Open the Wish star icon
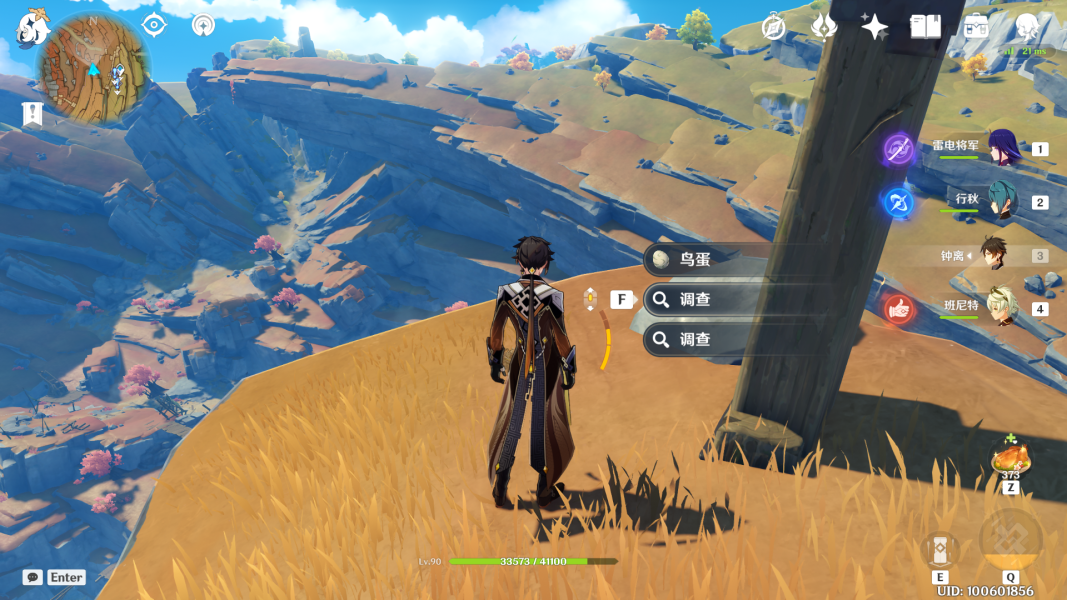This screenshot has height=600, width=1067. [x=874, y=27]
